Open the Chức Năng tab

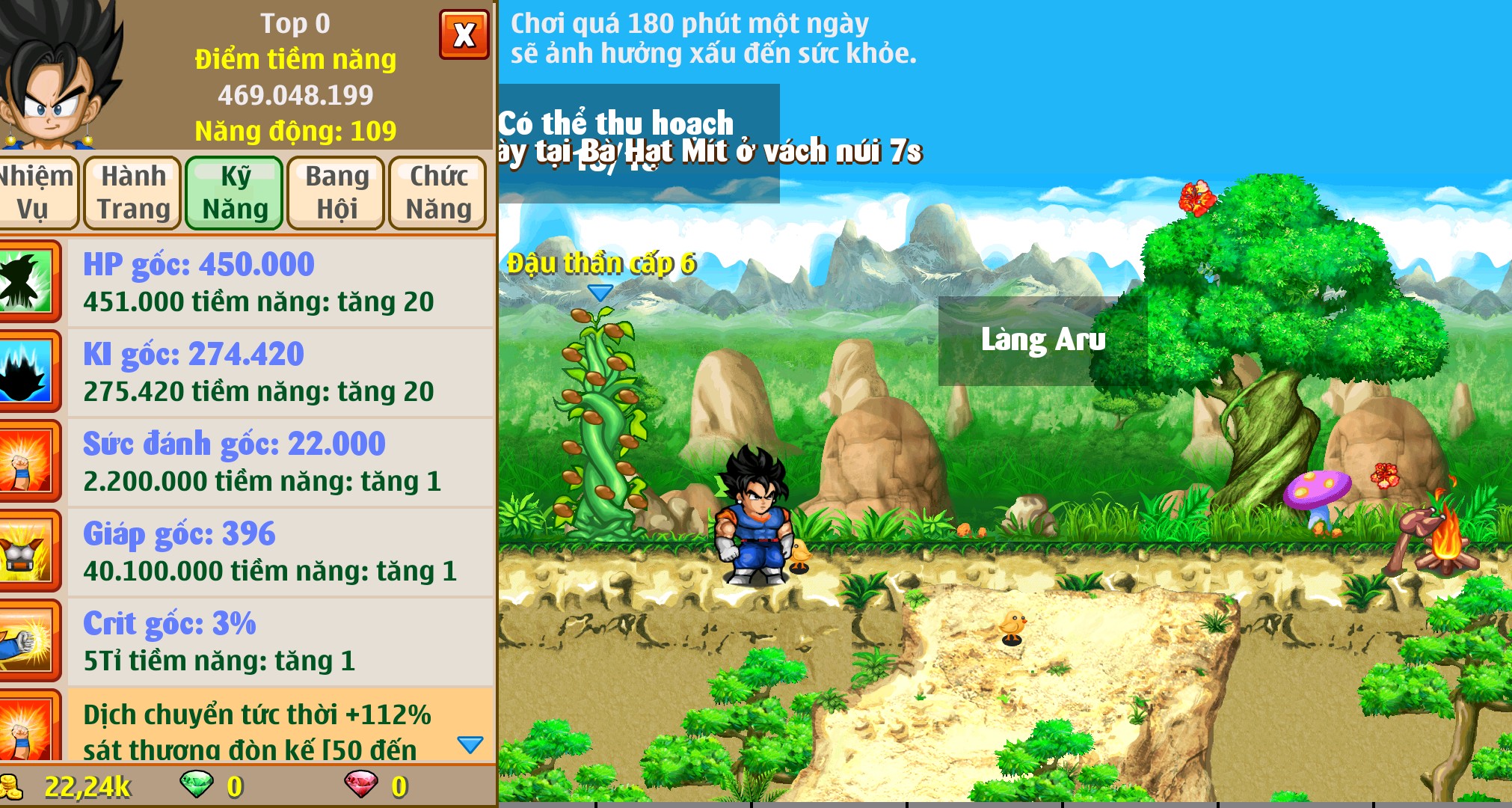pos(437,192)
